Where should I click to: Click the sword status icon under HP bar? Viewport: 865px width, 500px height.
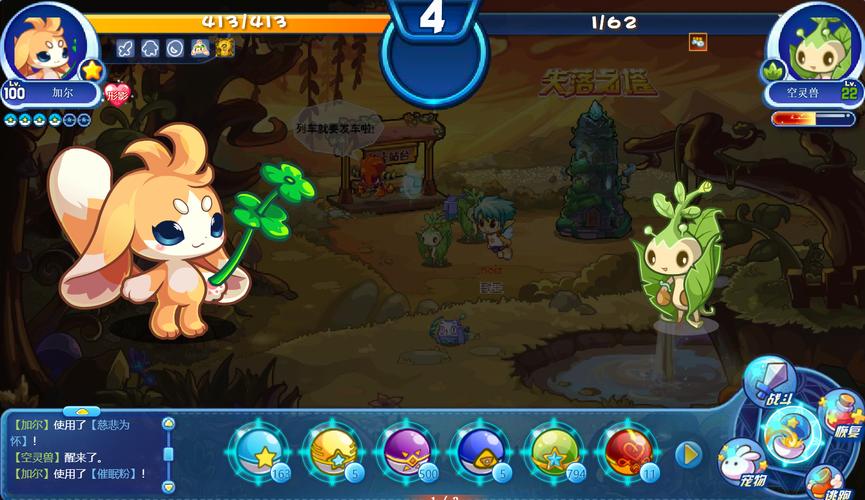[126, 47]
